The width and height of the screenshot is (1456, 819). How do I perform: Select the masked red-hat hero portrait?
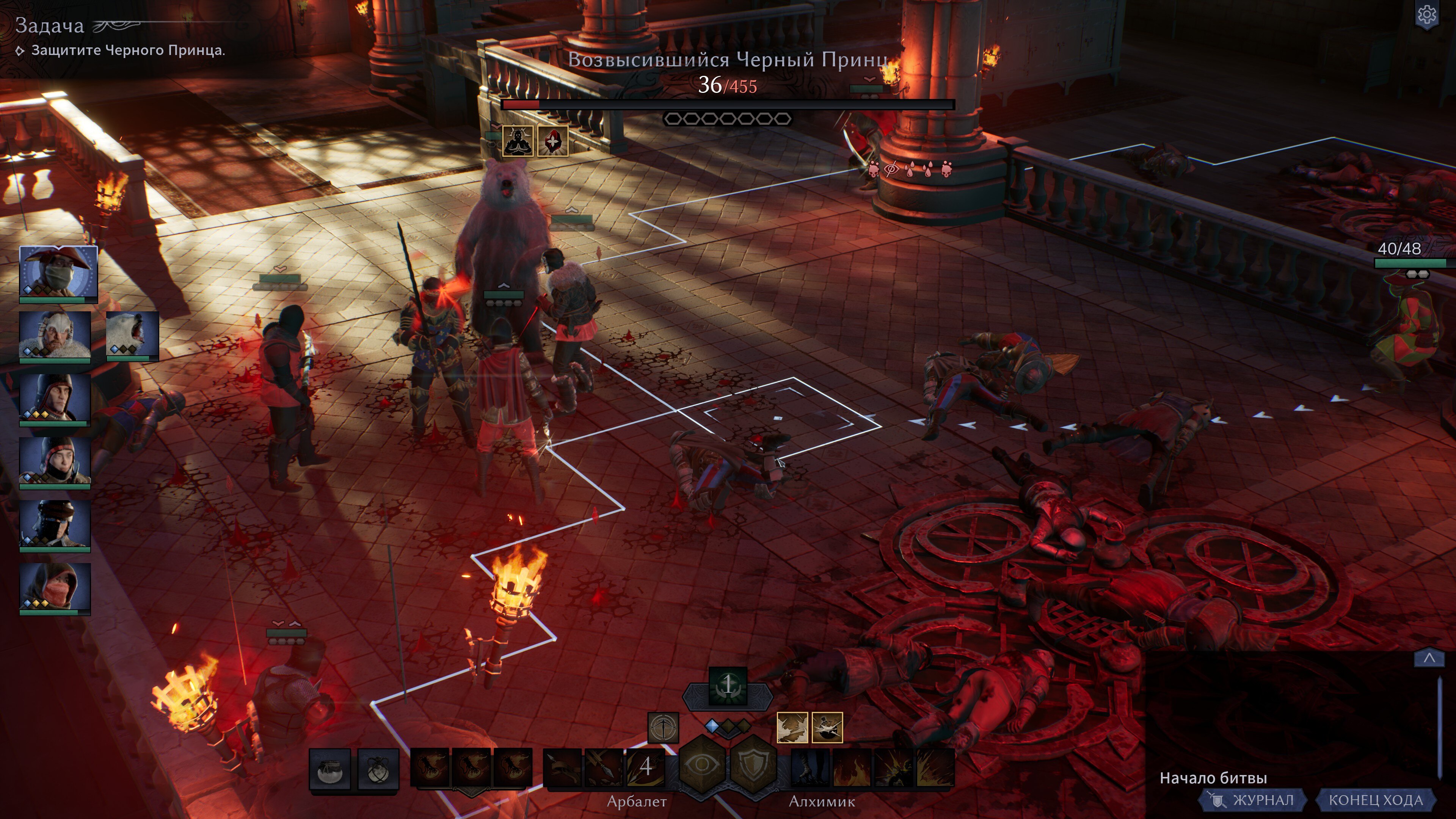pos(58,273)
